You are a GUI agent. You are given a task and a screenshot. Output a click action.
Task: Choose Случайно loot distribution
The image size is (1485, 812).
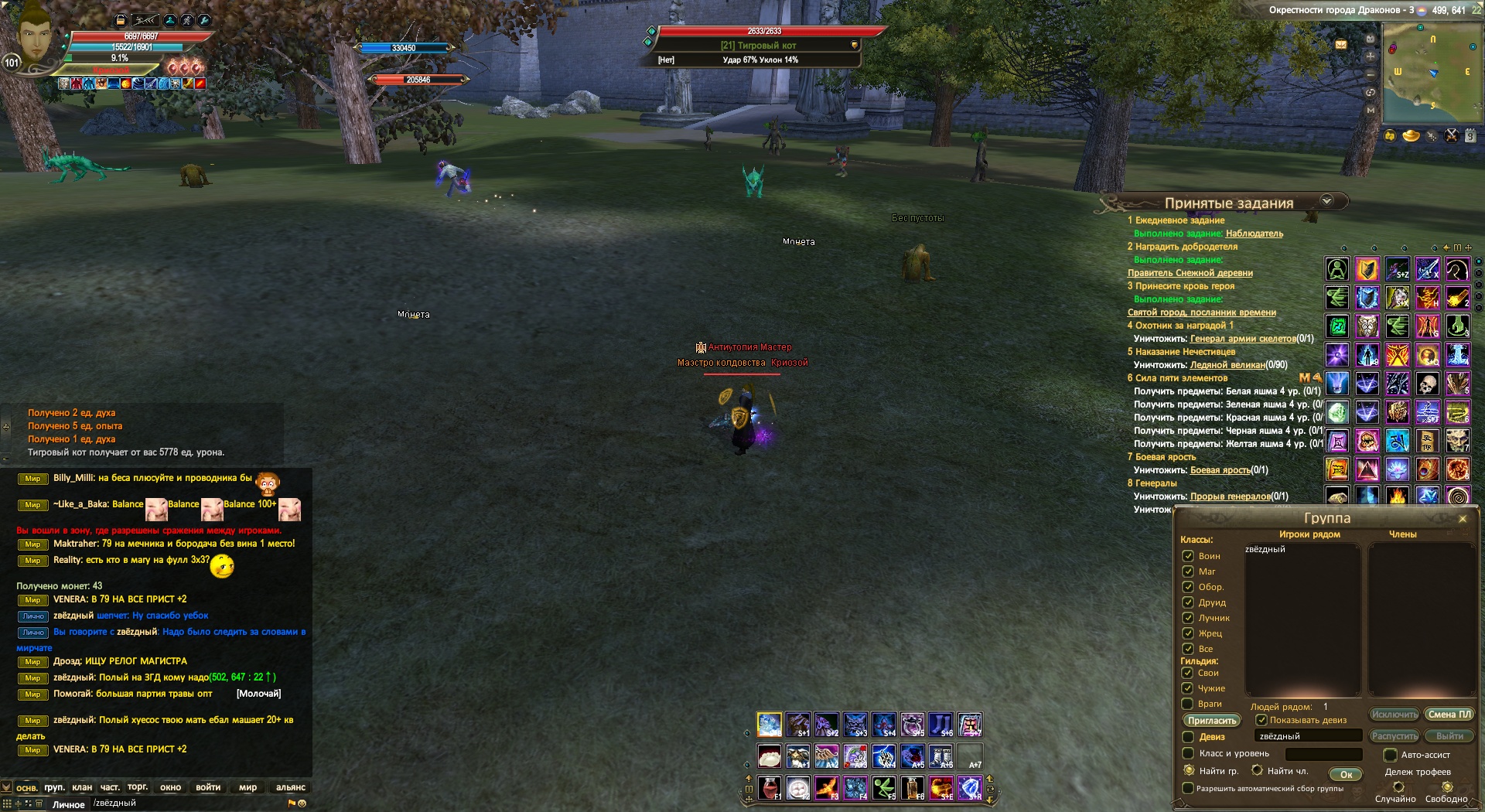pos(1398,787)
